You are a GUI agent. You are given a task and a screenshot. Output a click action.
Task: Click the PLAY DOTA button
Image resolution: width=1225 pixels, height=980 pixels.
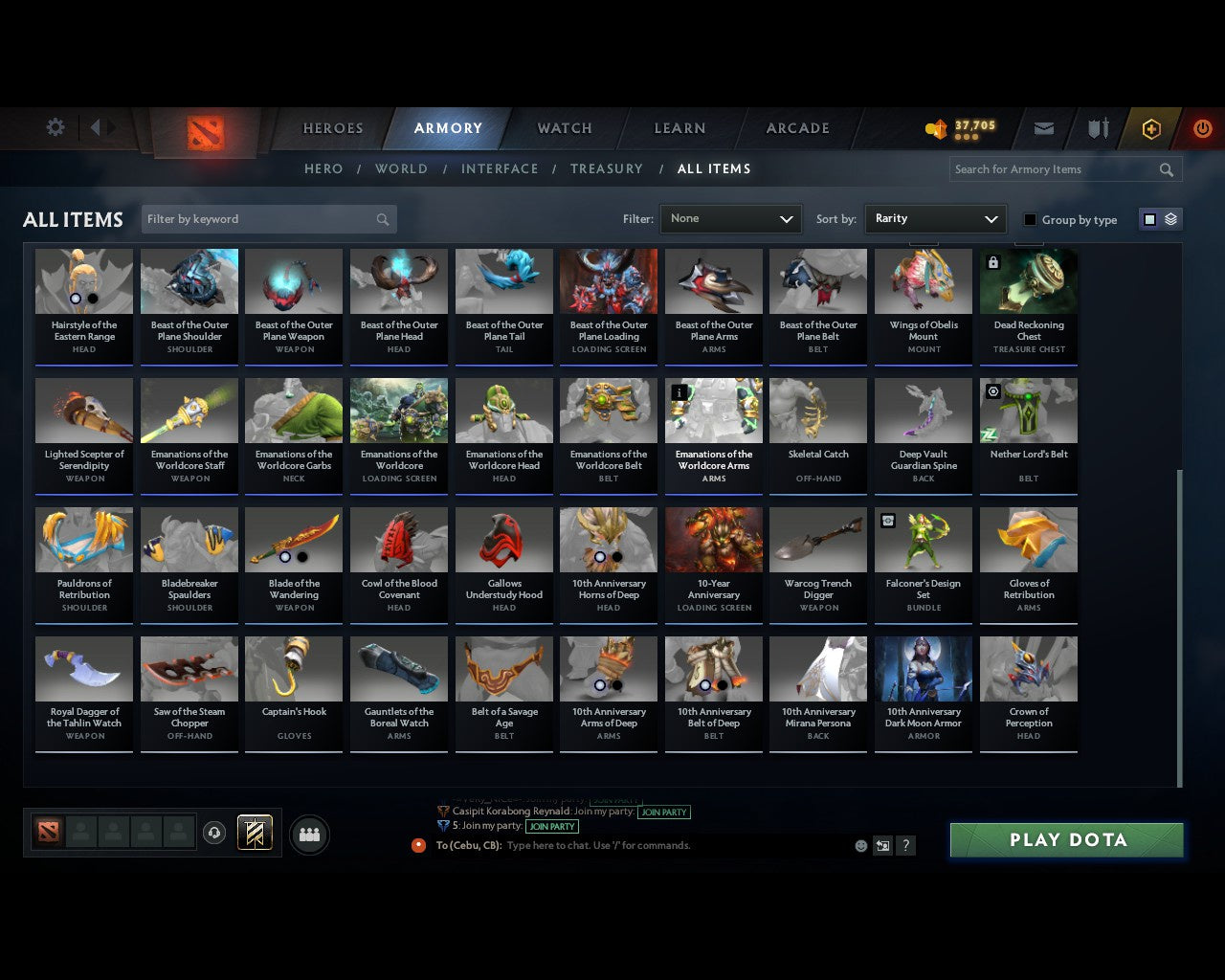1065,839
